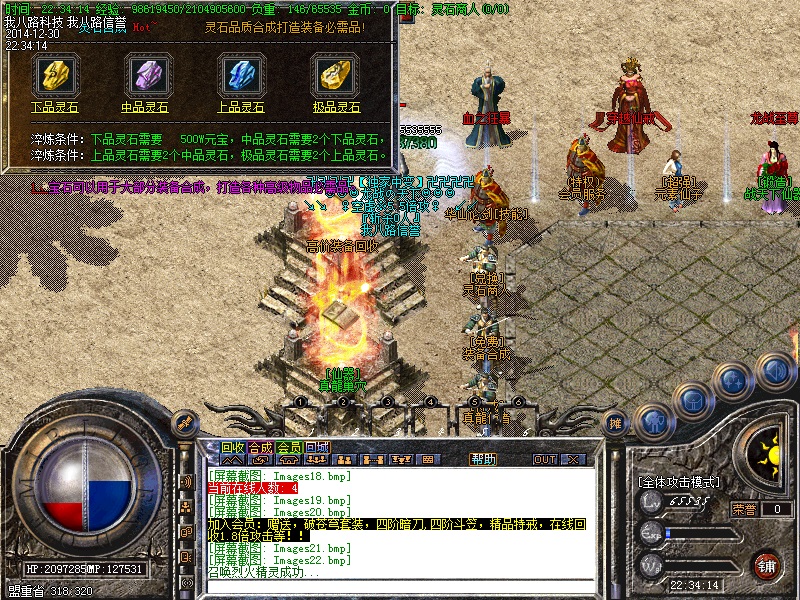The width and height of the screenshot is (800, 600).
Task: Close the game with the X button
Action: pos(573,459)
